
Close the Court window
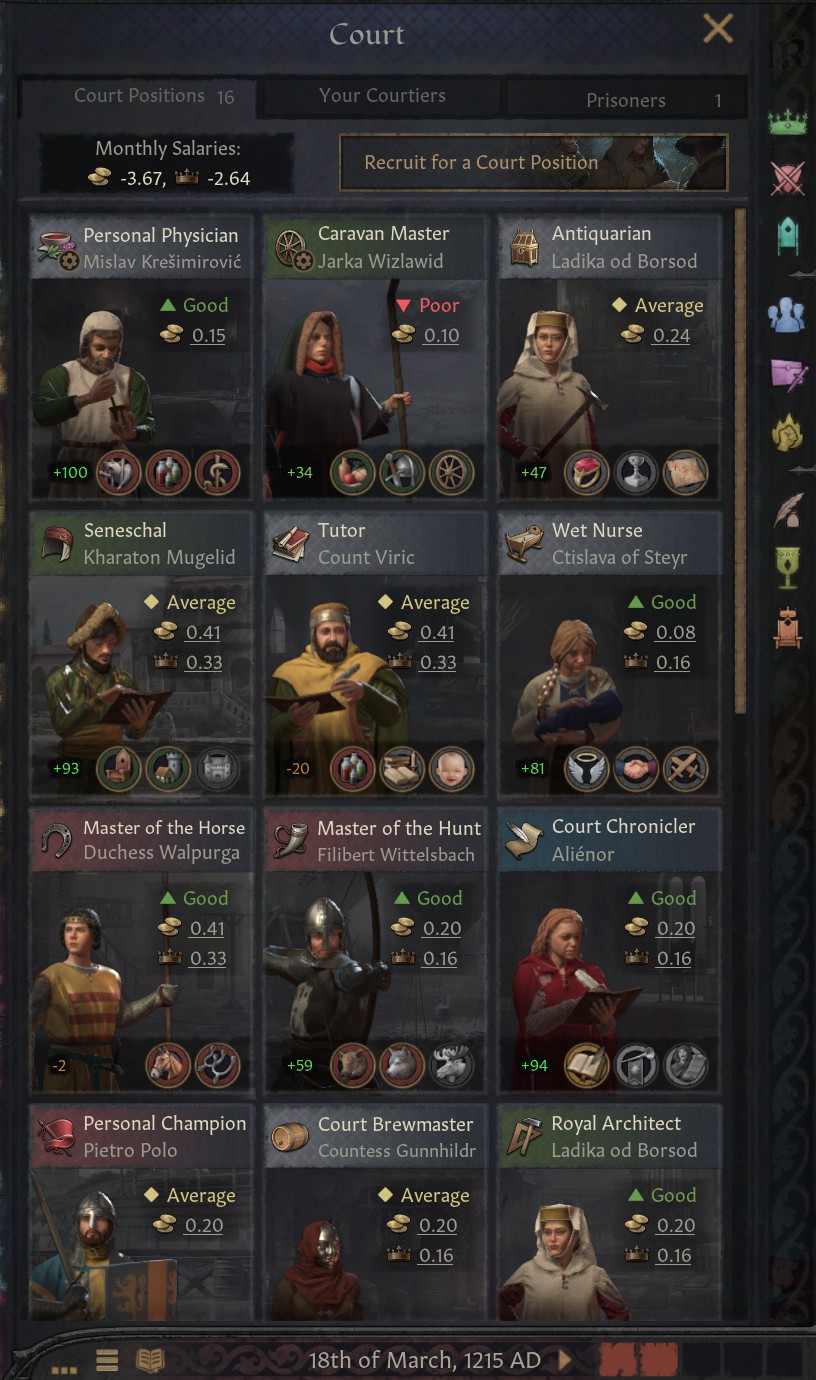pyautogui.click(x=717, y=29)
